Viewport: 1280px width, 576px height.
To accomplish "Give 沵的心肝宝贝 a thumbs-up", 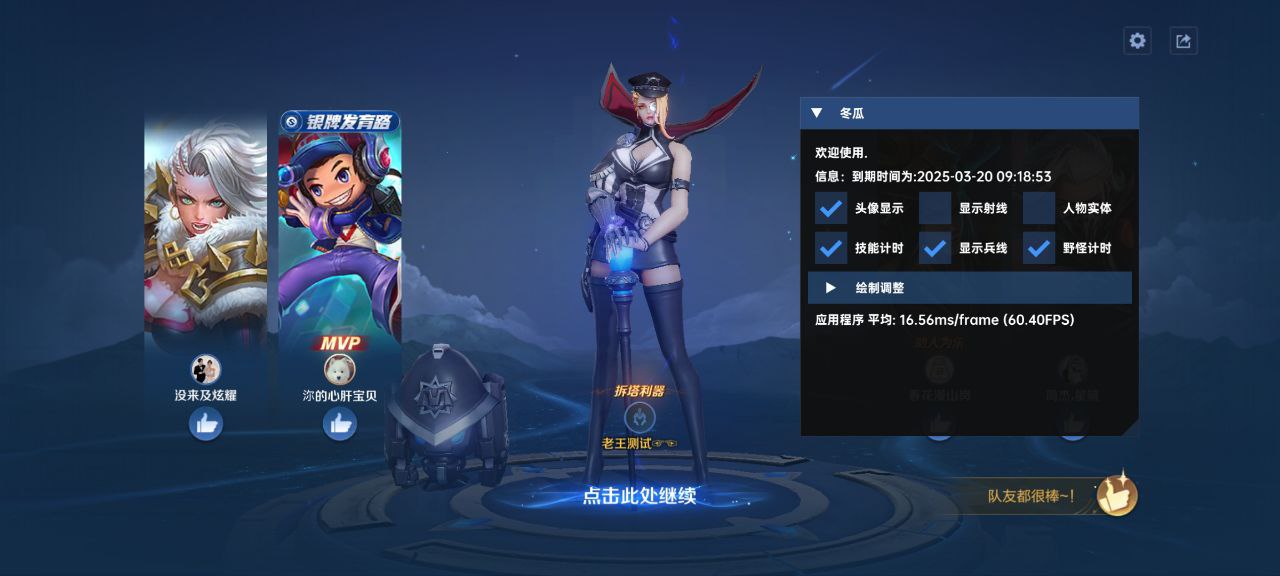I will pyautogui.click(x=340, y=424).
